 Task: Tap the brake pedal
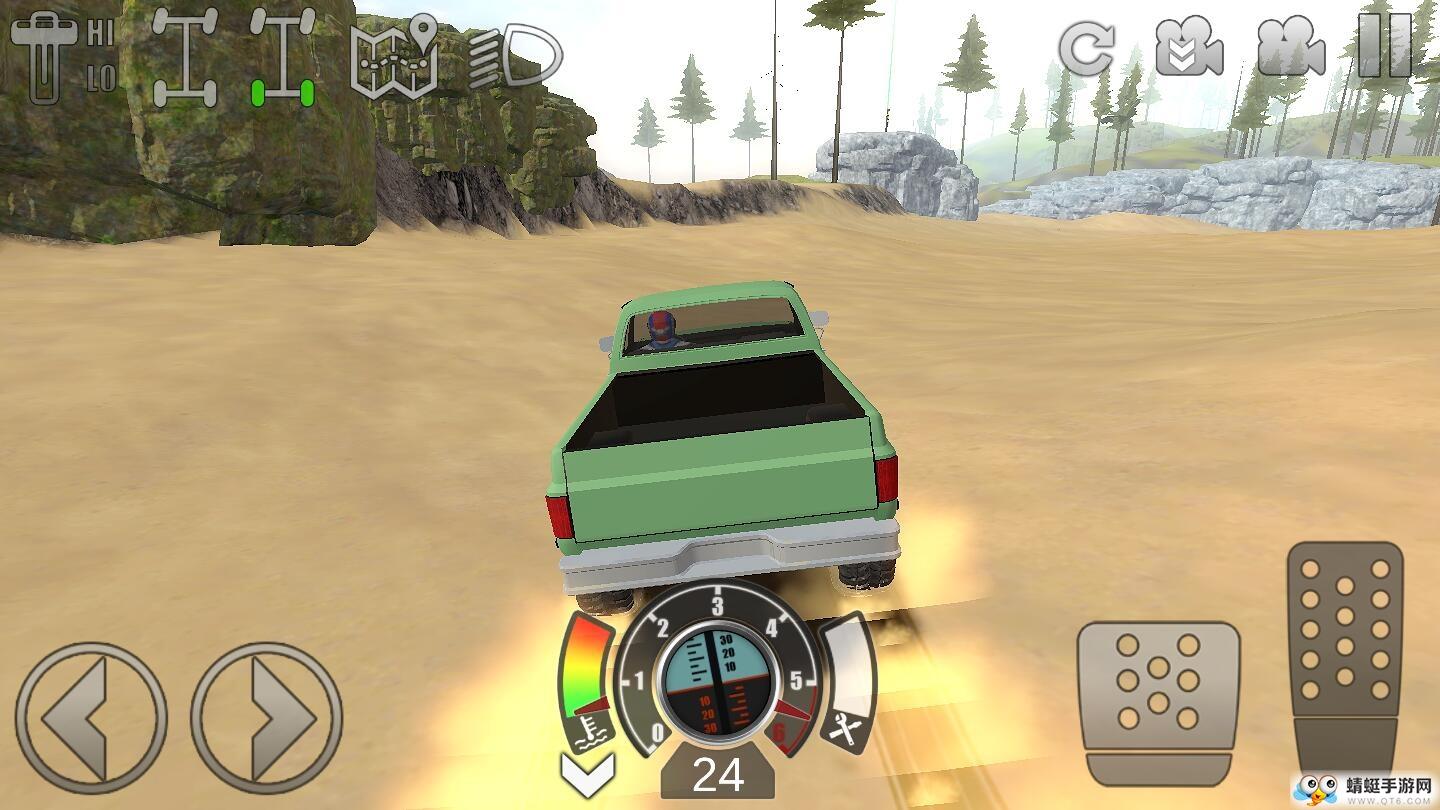1159,702
